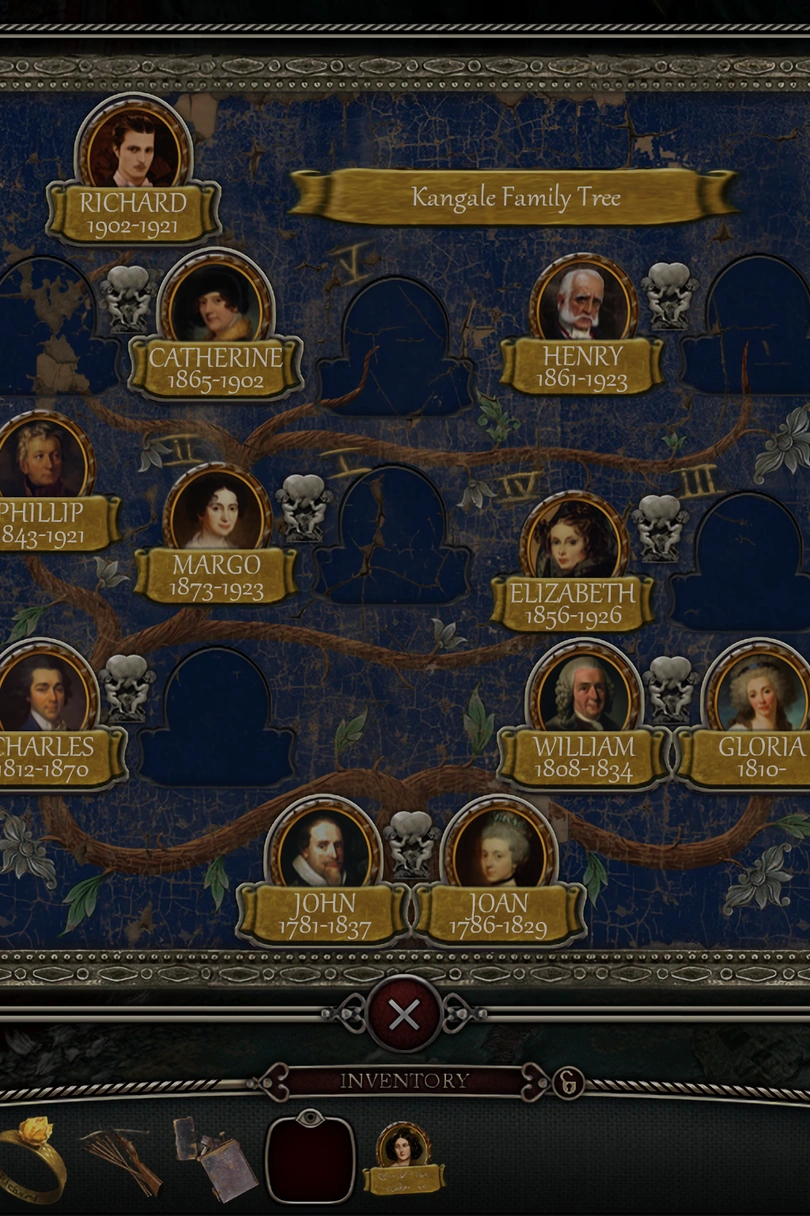The height and width of the screenshot is (1216, 810).
Task: Pick the lighter from the inventory
Action: pos(214,1158)
